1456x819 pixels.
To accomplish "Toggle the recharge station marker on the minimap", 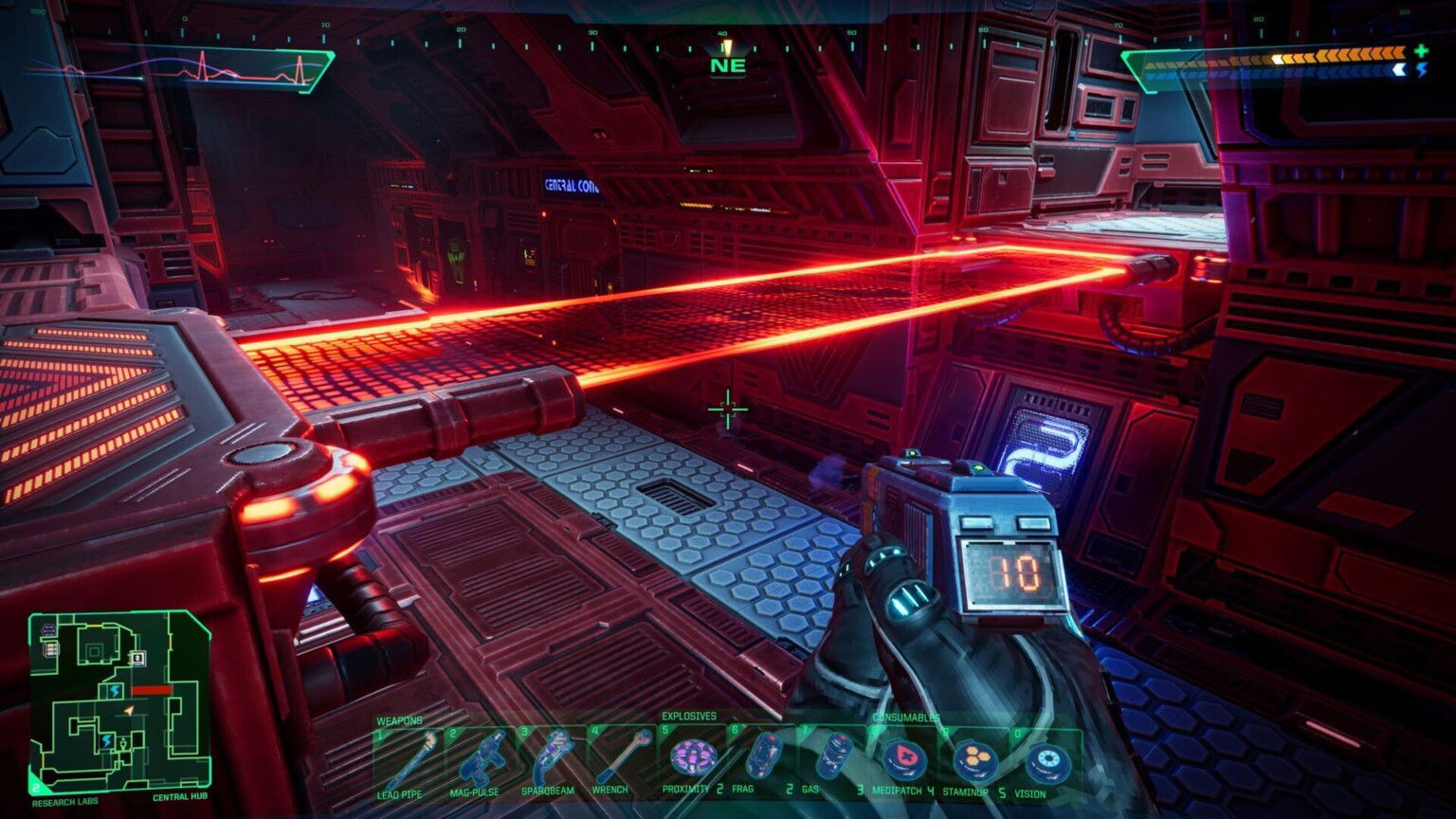I will [x=115, y=690].
